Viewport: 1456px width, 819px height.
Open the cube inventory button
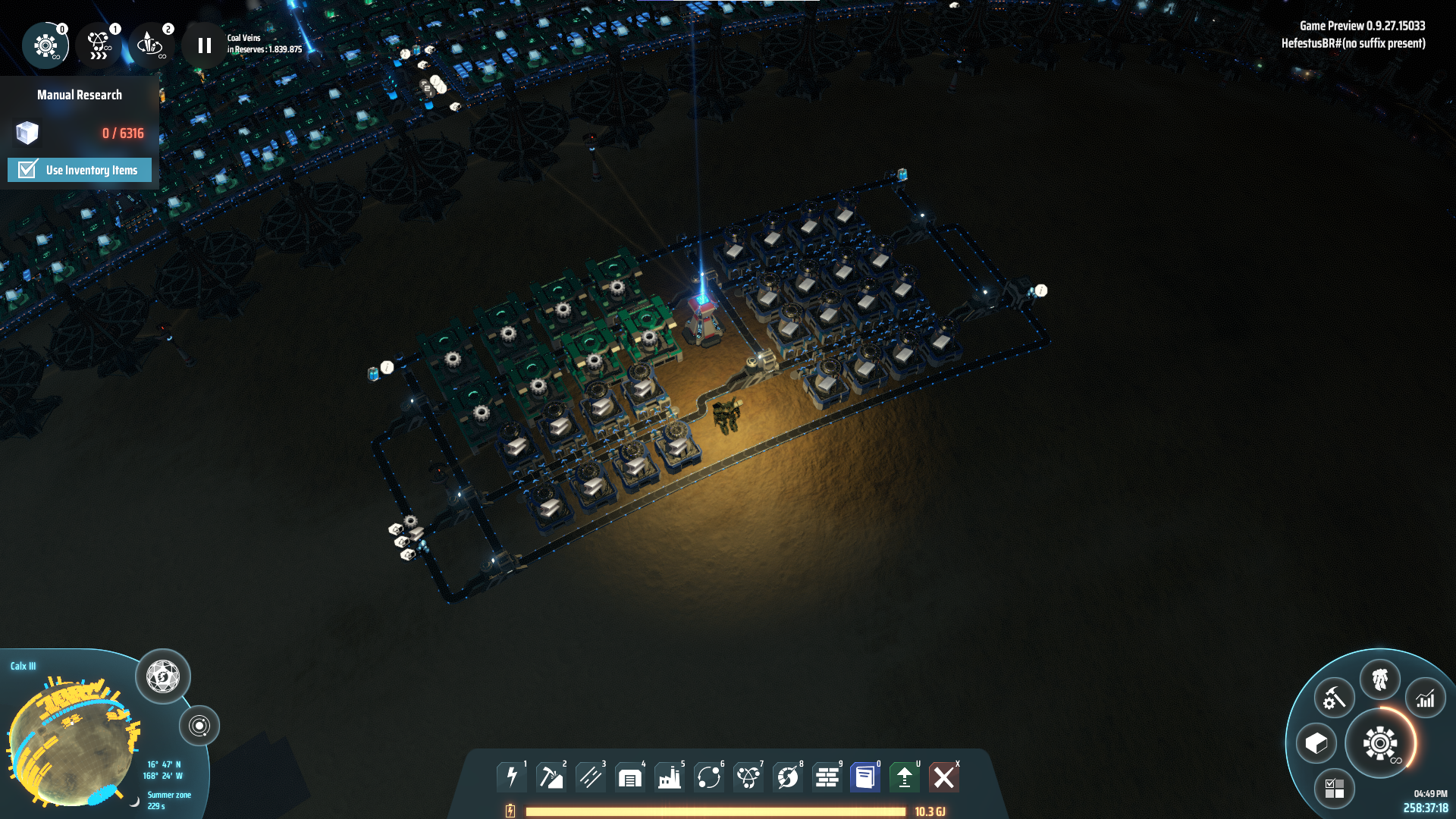[x=1316, y=743]
